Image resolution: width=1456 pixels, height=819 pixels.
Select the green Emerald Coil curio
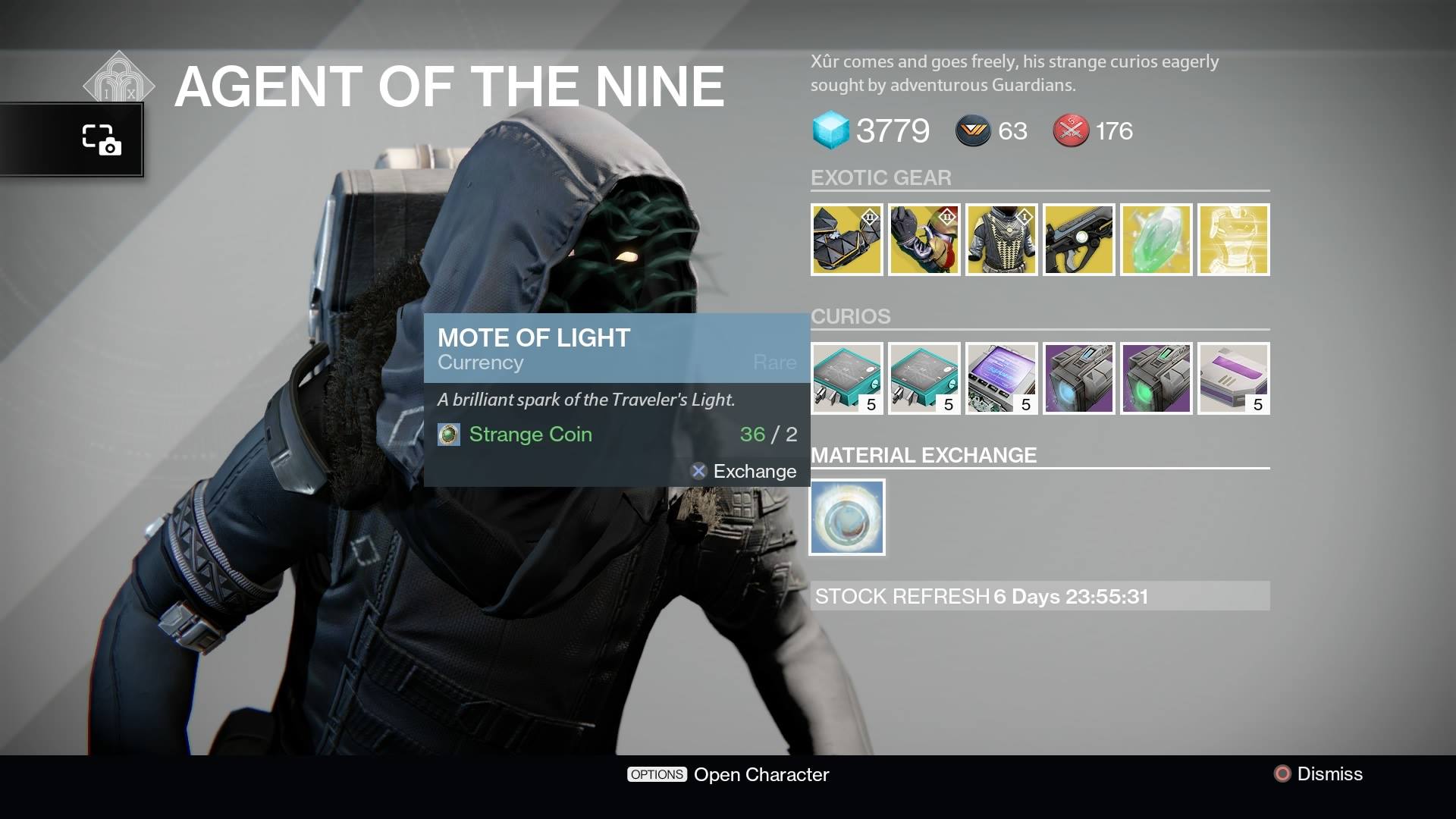(1156, 379)
